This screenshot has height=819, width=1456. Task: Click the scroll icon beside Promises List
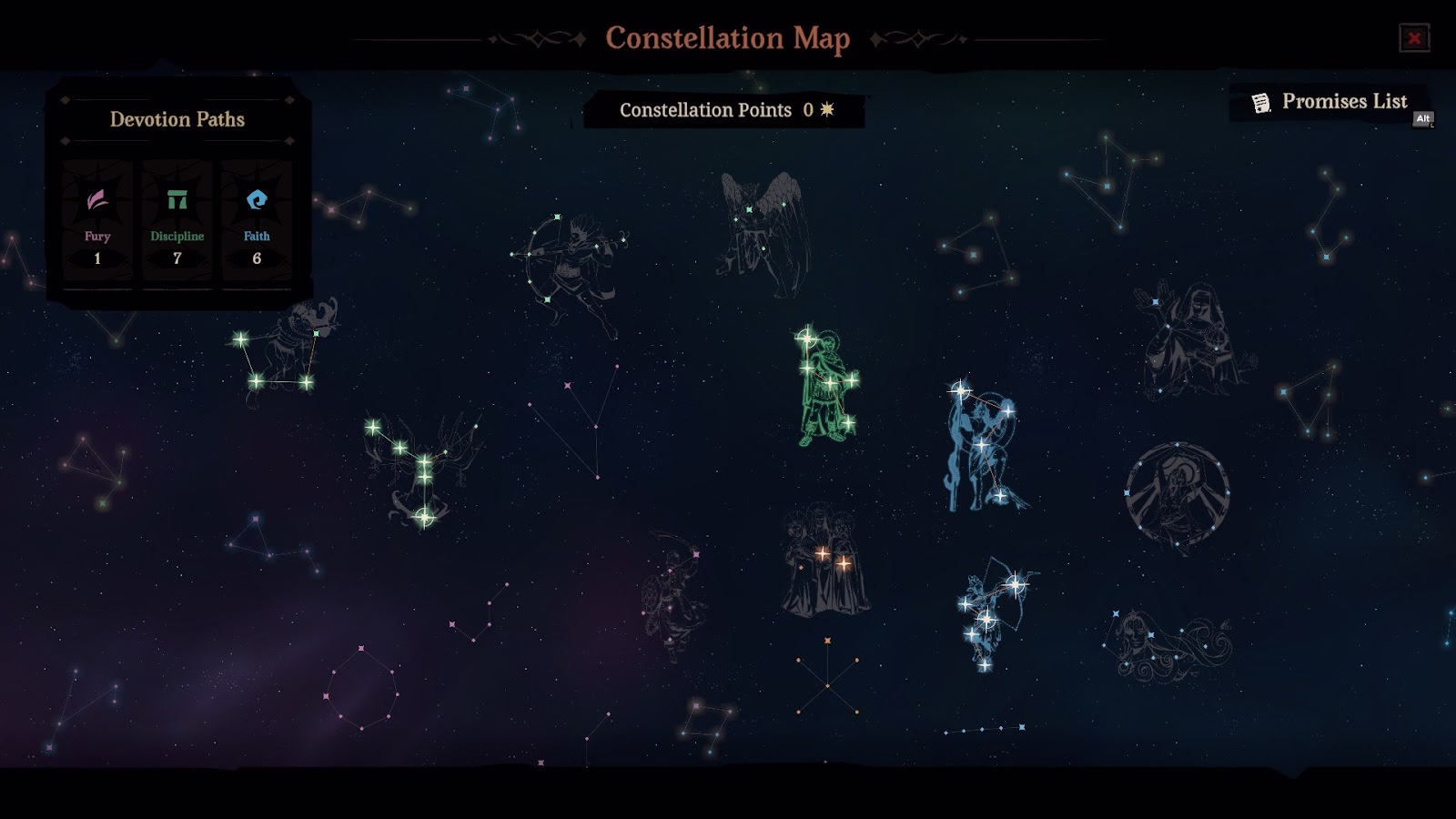pos(1261,103)
